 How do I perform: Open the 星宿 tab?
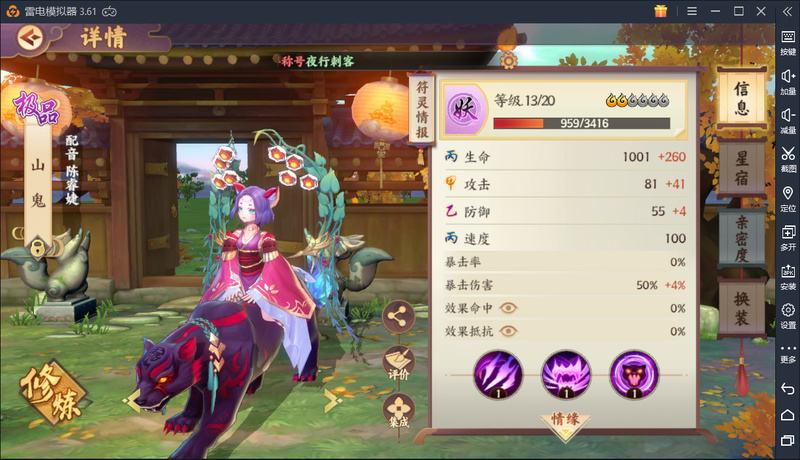click(x=742, y=168)
